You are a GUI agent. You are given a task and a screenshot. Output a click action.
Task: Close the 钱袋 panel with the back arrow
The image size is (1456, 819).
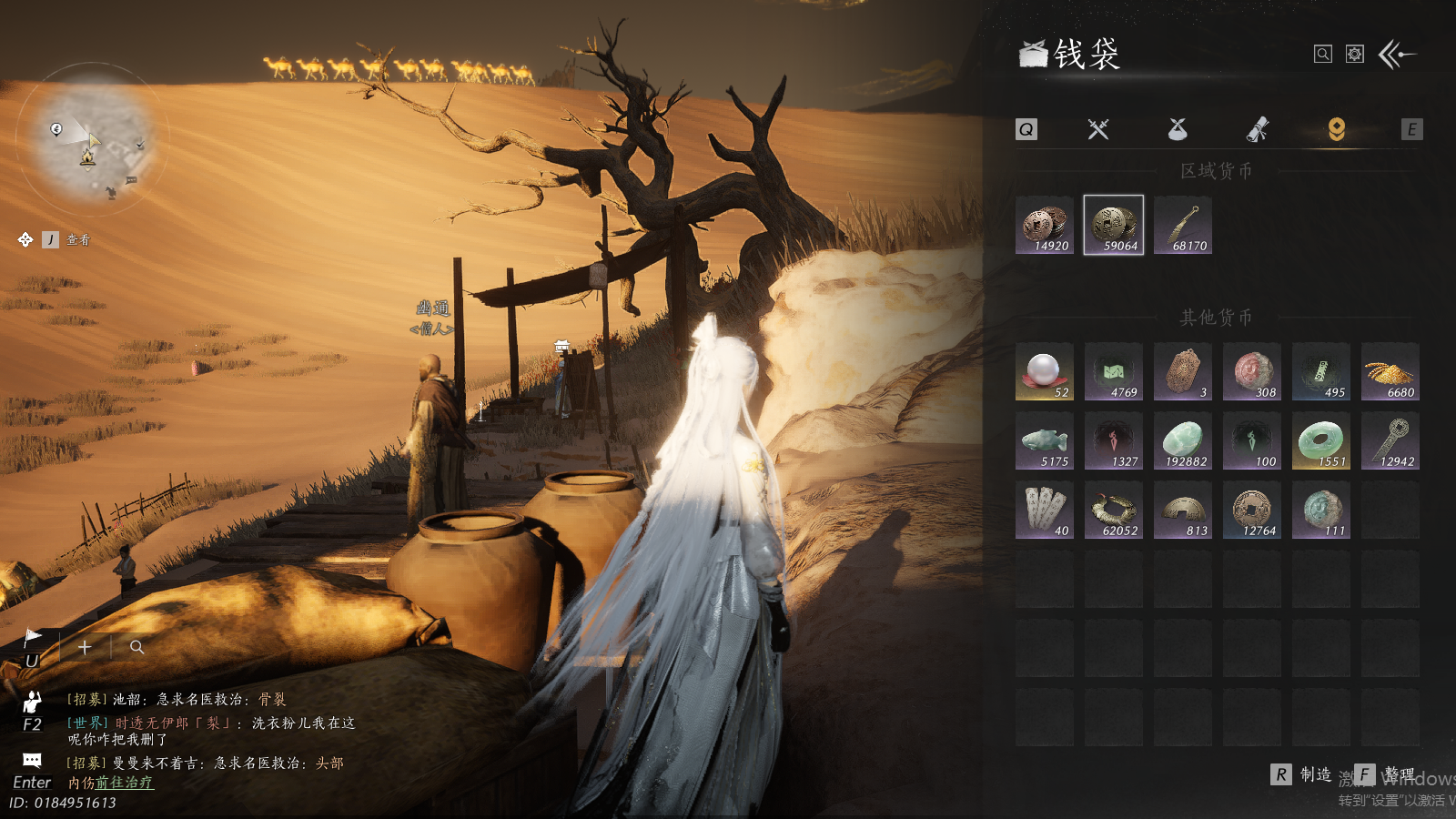click(1398, 55)
